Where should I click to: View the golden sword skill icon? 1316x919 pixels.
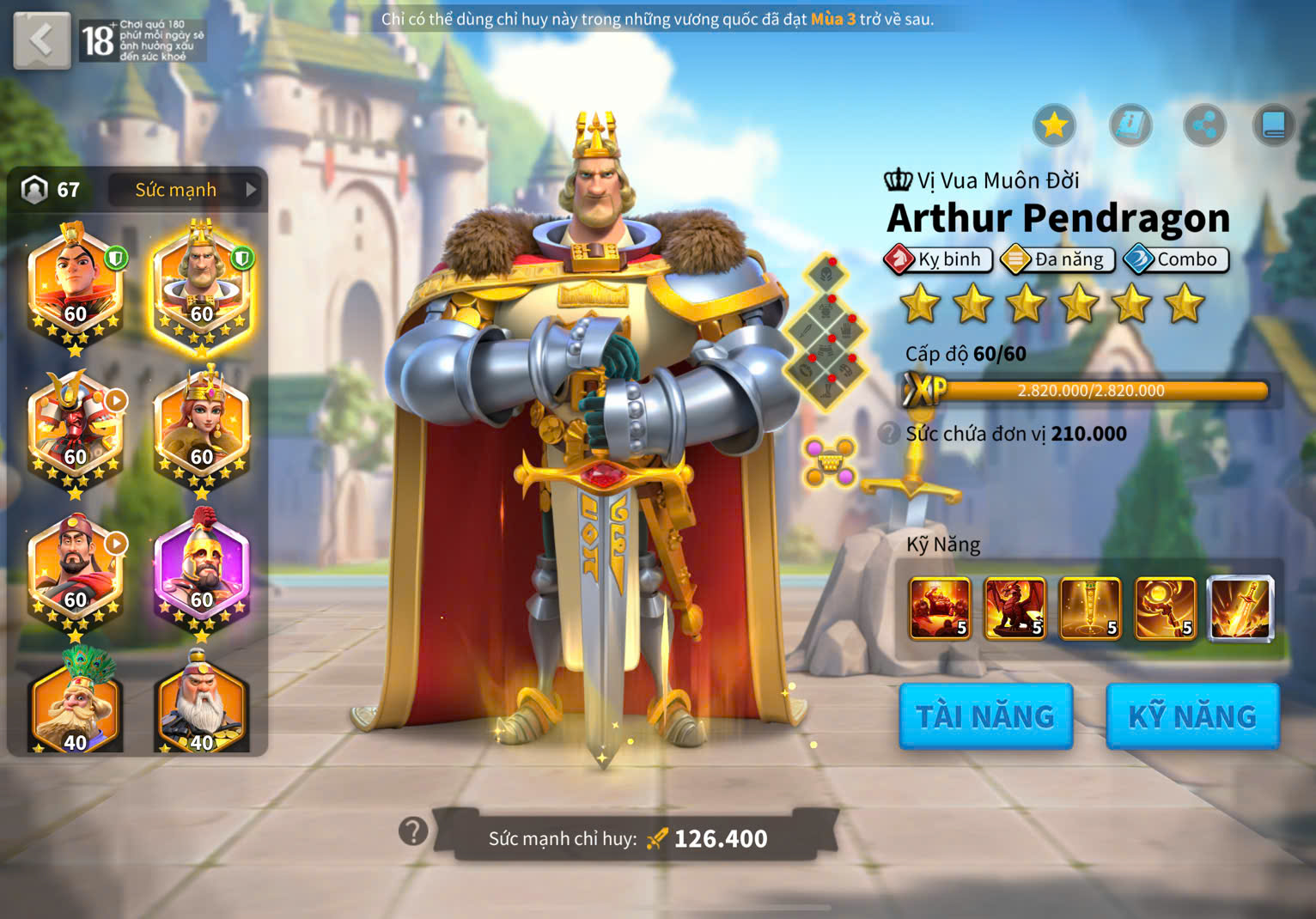coord(1090,609)
